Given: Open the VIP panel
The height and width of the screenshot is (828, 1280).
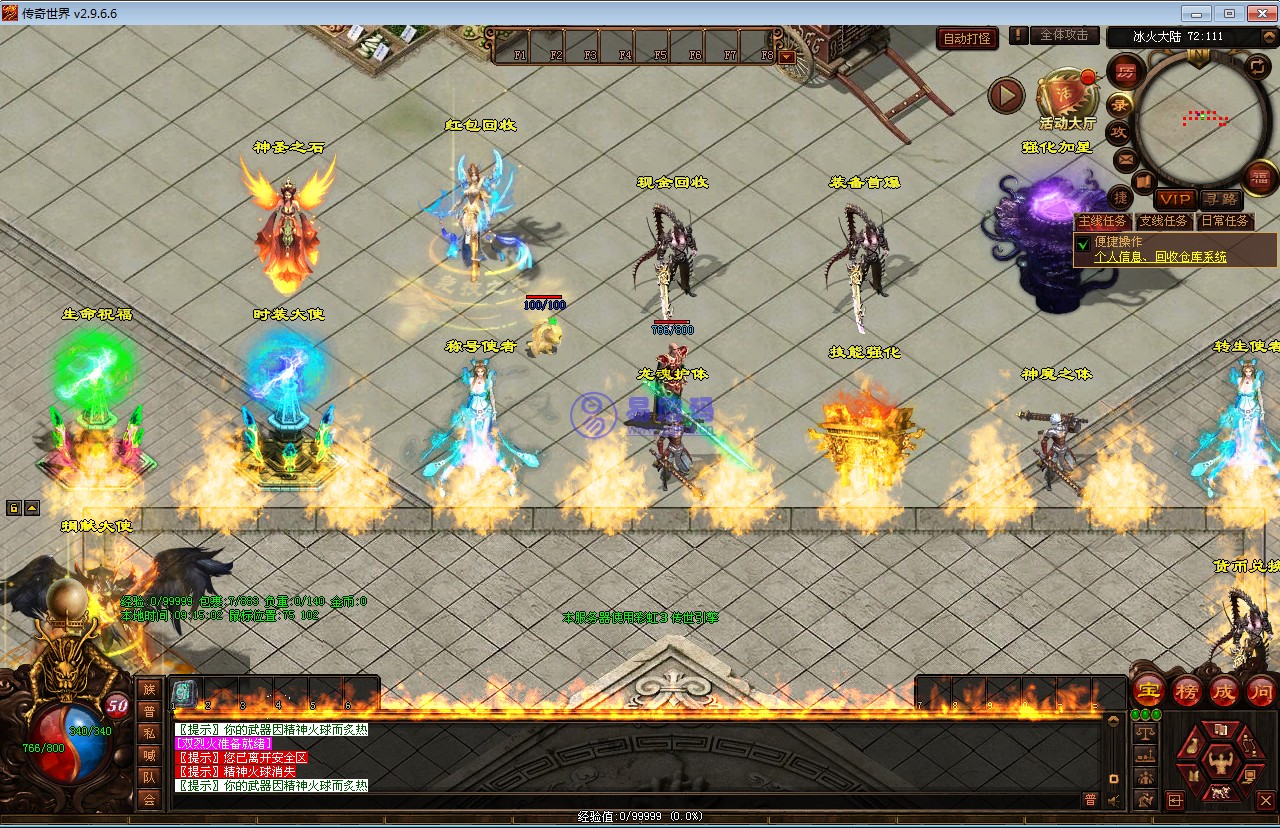Looking at the screenshot, I should tap(1175, 199).
